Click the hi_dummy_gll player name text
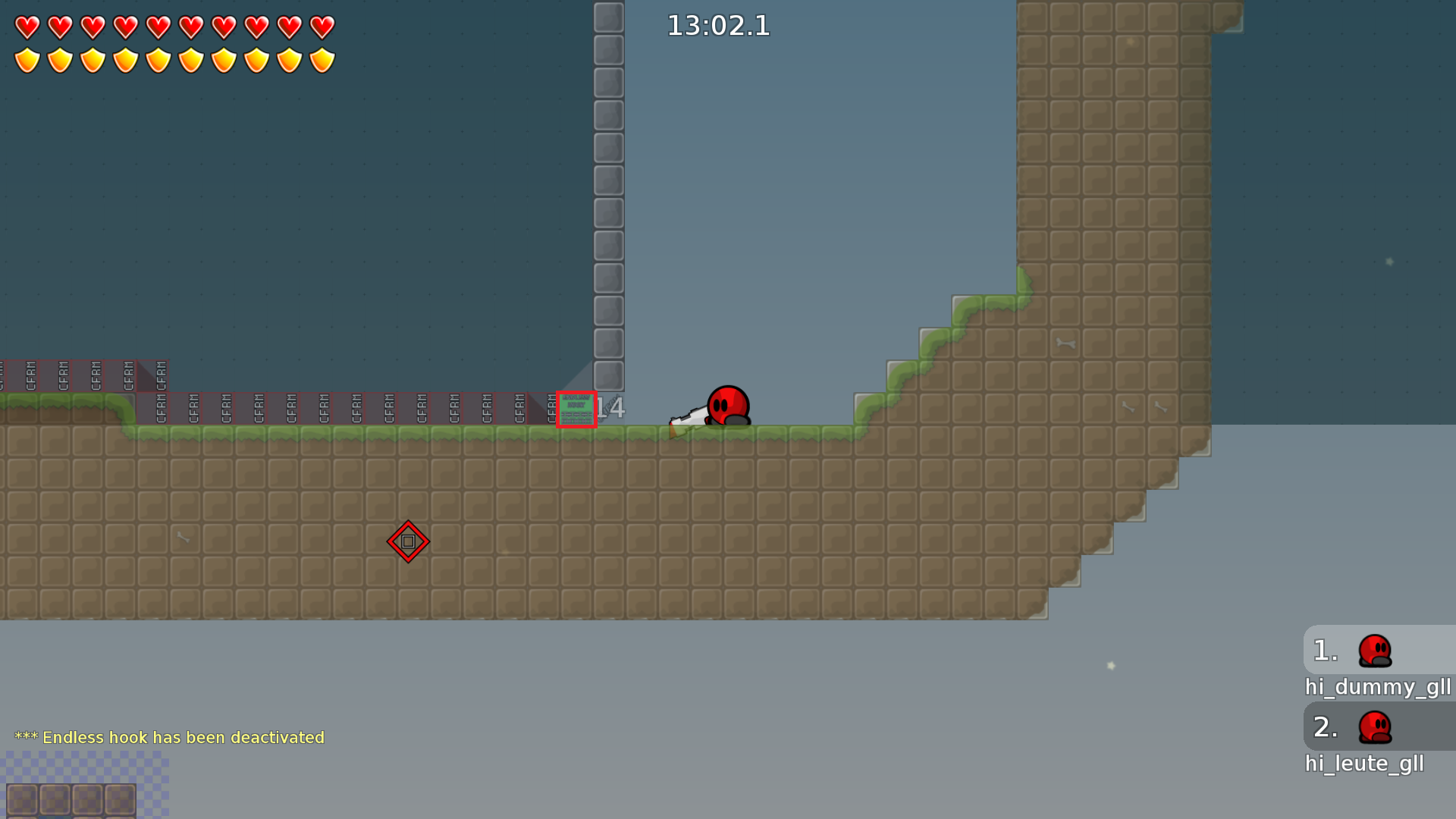Image resolution: width=1456 pixels, height=819 pixels. pyautogui.click(x=1378, y=688)
